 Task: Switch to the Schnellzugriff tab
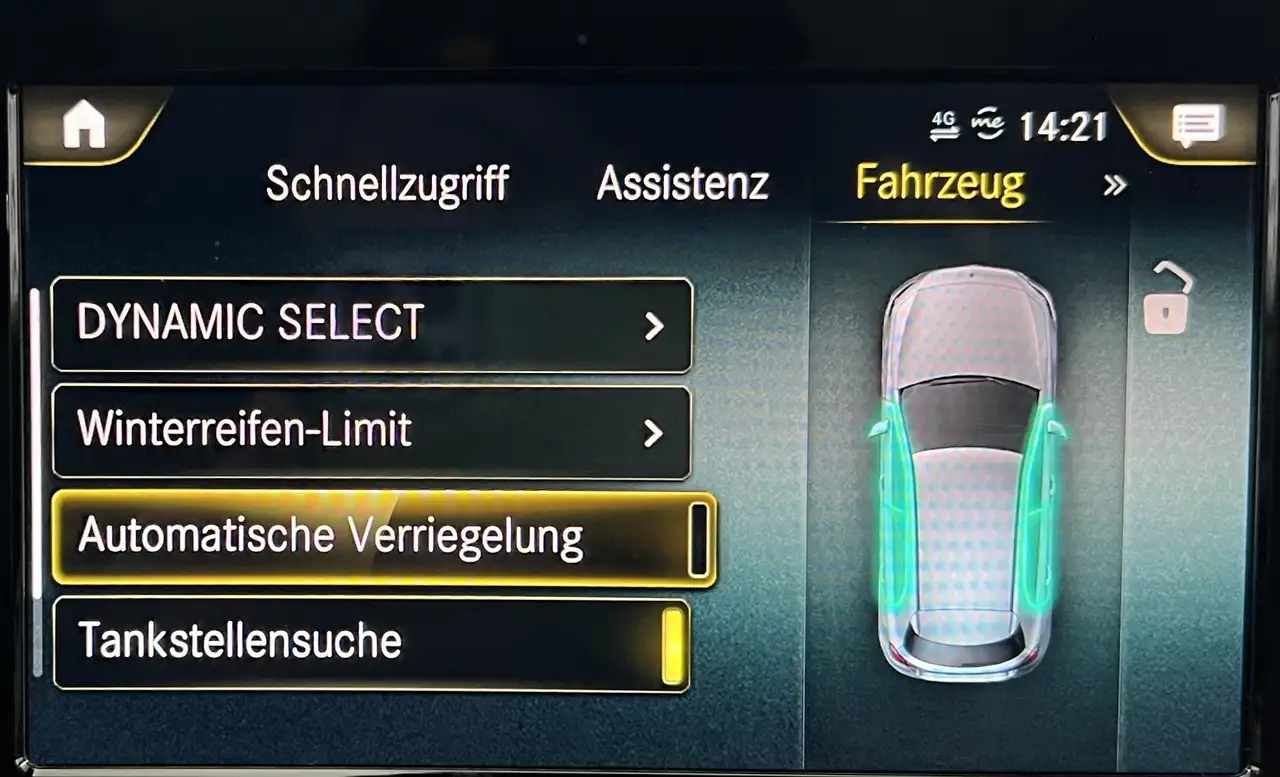pos(387,185)
